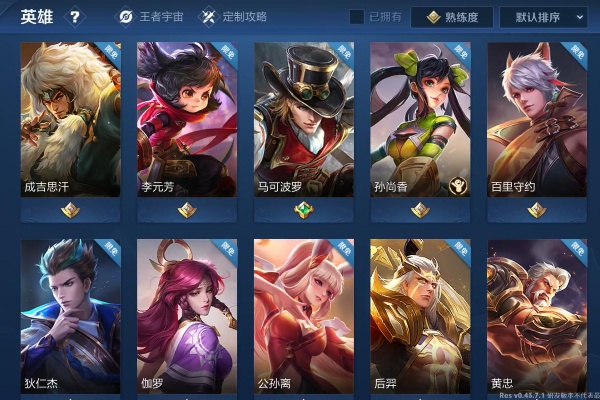The image size is (600, 400).
Task: Open the 默认排序 sorting dropdown
Action: (550, 17)
